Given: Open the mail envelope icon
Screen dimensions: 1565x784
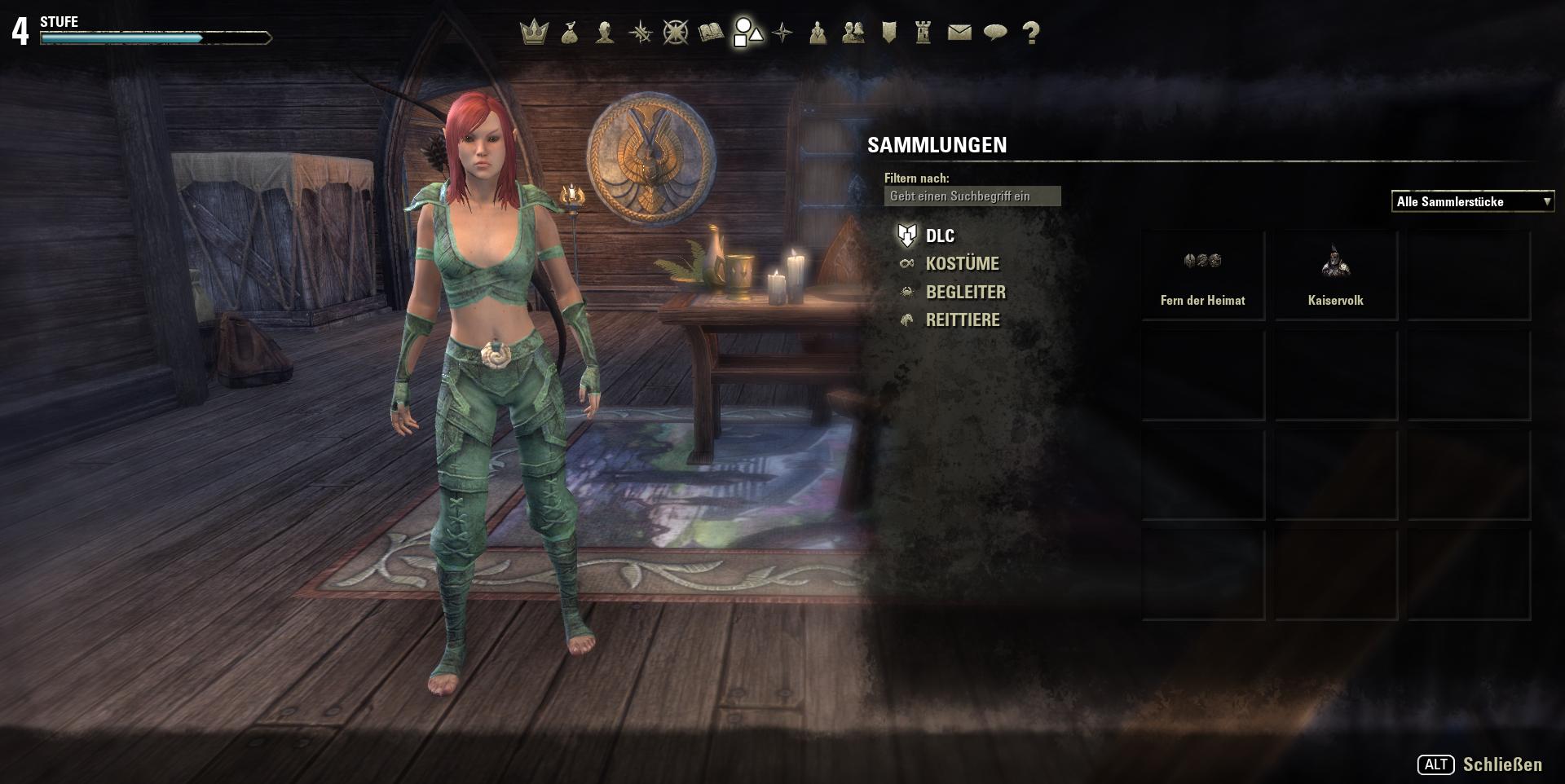Looking at the screenshot, I should pos(959,33).
